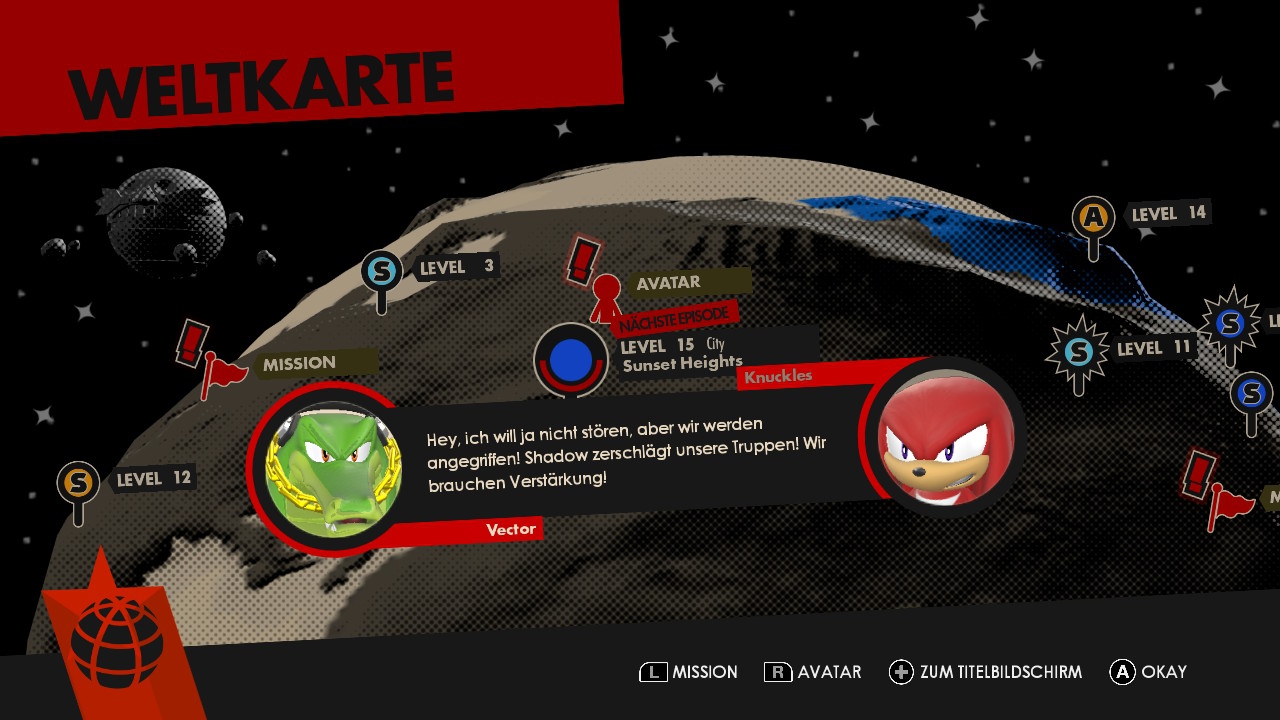The width and height of the screenshot is (1280, 720).
Task: Open the Avatar marker on the map
Action: pyautogui.click(x=606, y=293)
